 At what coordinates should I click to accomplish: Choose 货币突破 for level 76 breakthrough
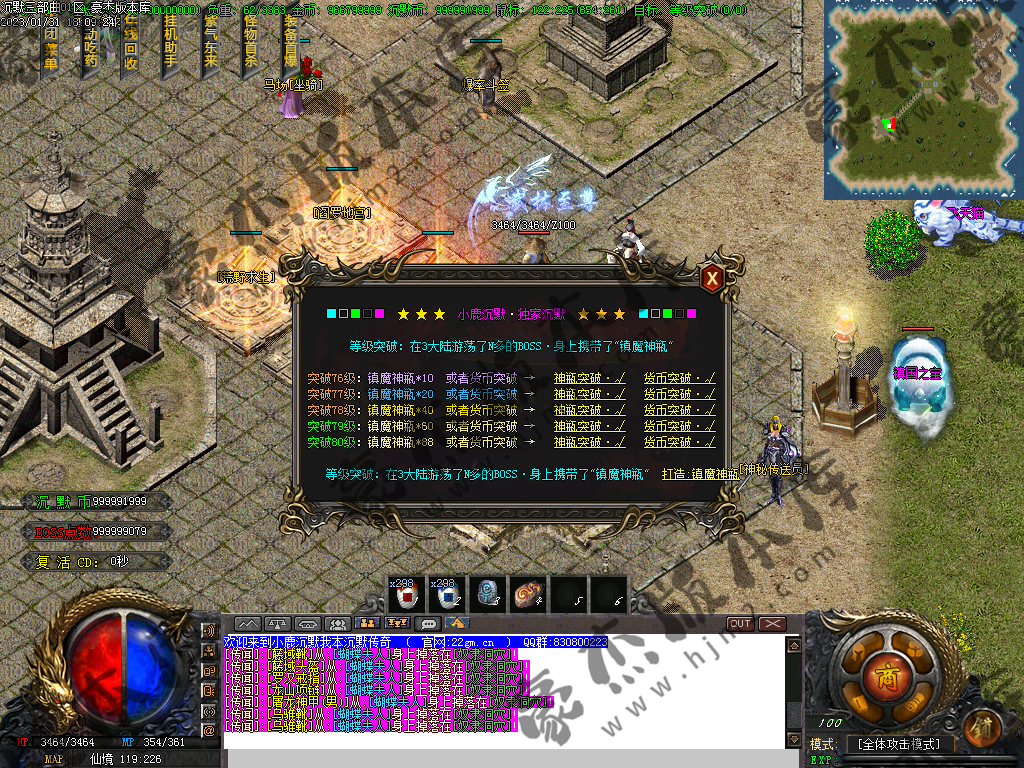click(x=679, y=378)
